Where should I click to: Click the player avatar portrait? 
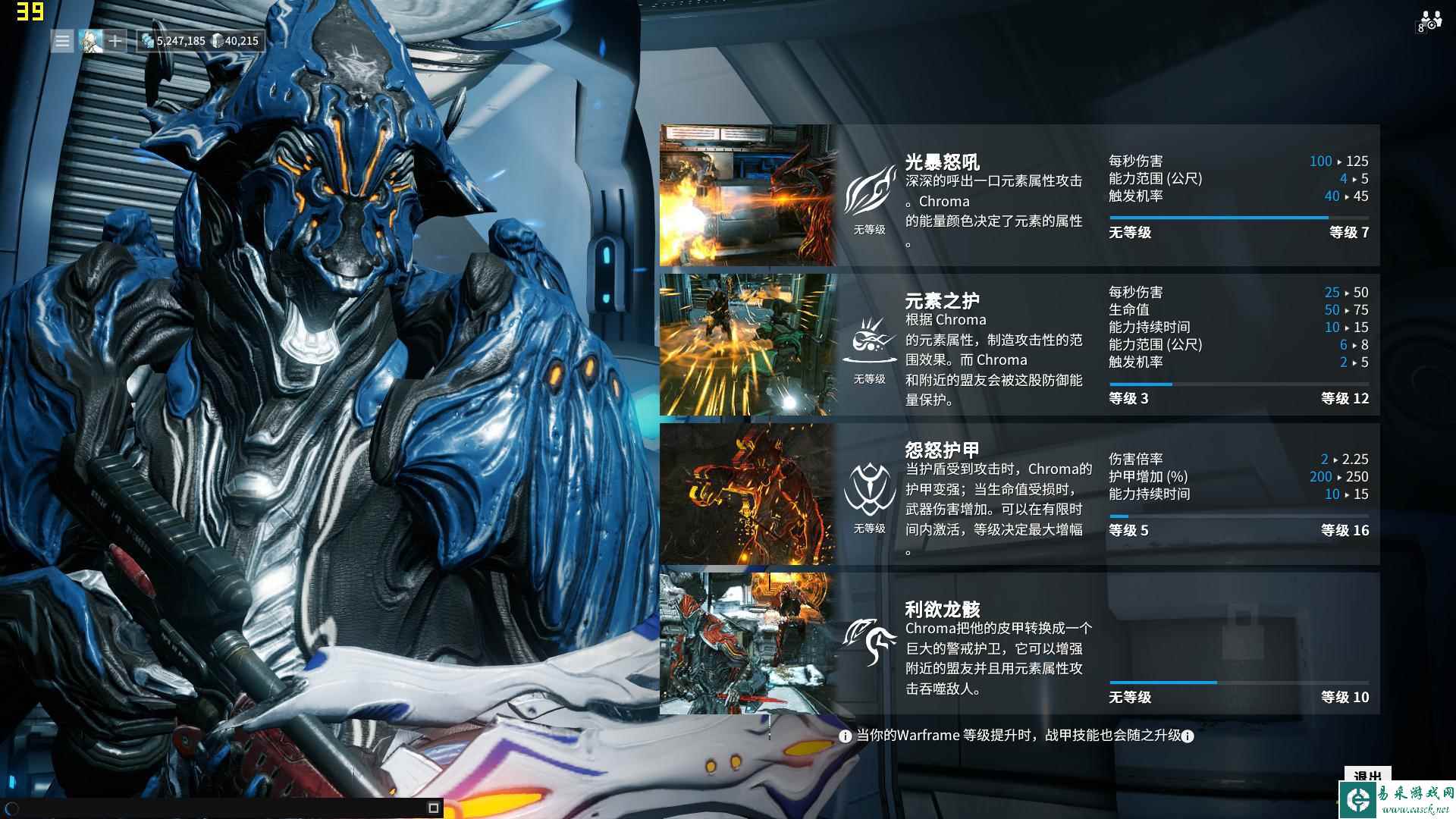(x=91, y=41)
